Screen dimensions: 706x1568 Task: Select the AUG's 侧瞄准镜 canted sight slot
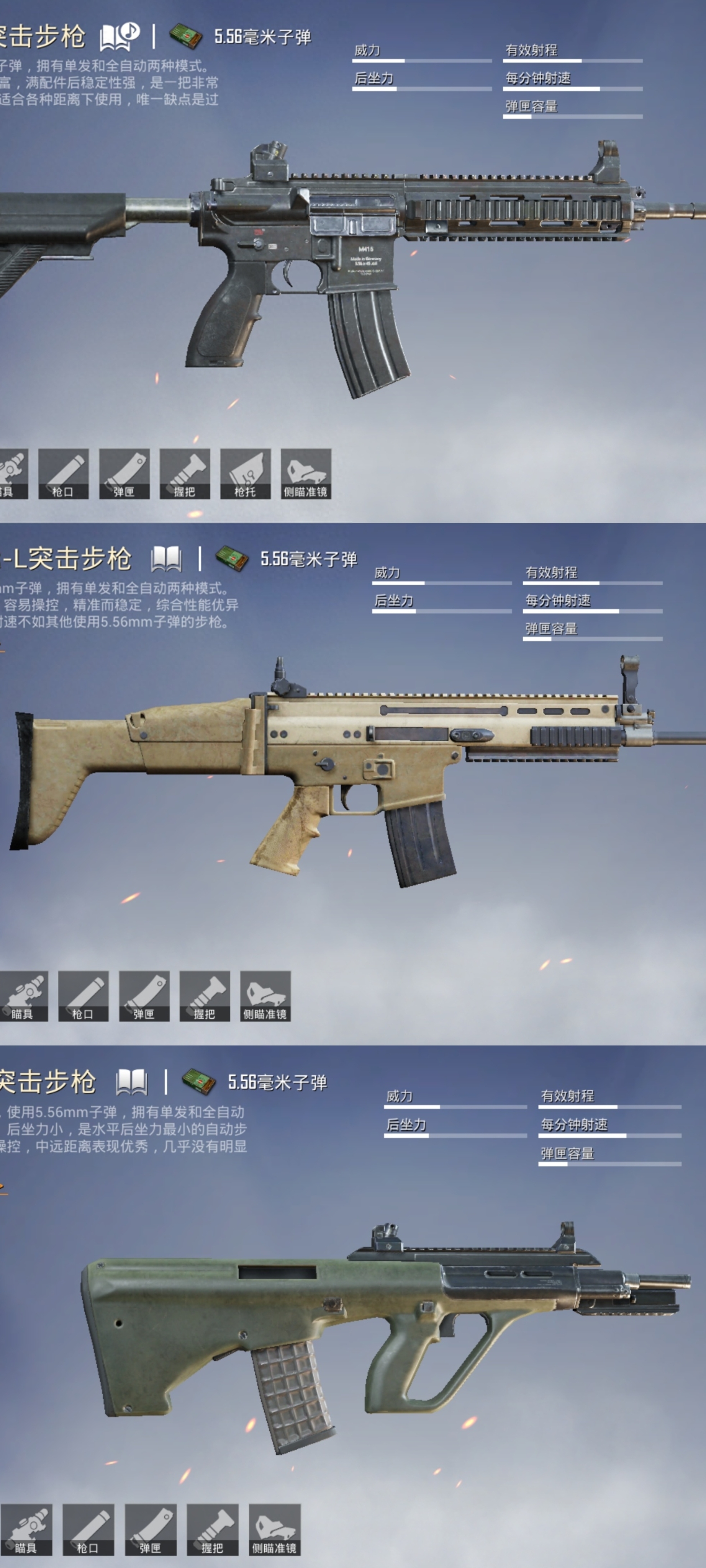tap(275, 1529)
